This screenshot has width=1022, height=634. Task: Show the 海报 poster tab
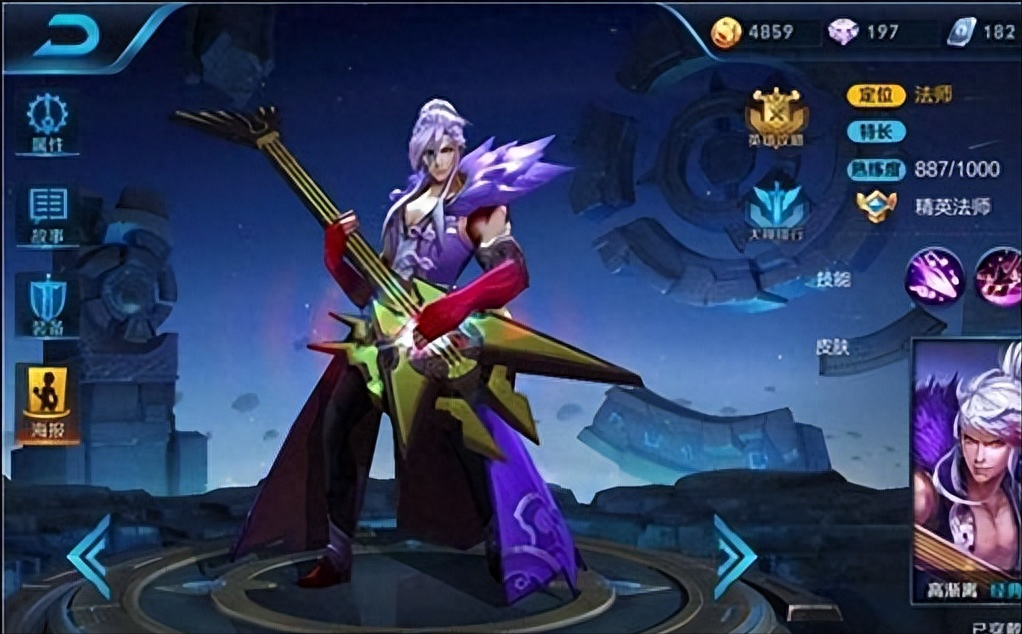point(47,402)
